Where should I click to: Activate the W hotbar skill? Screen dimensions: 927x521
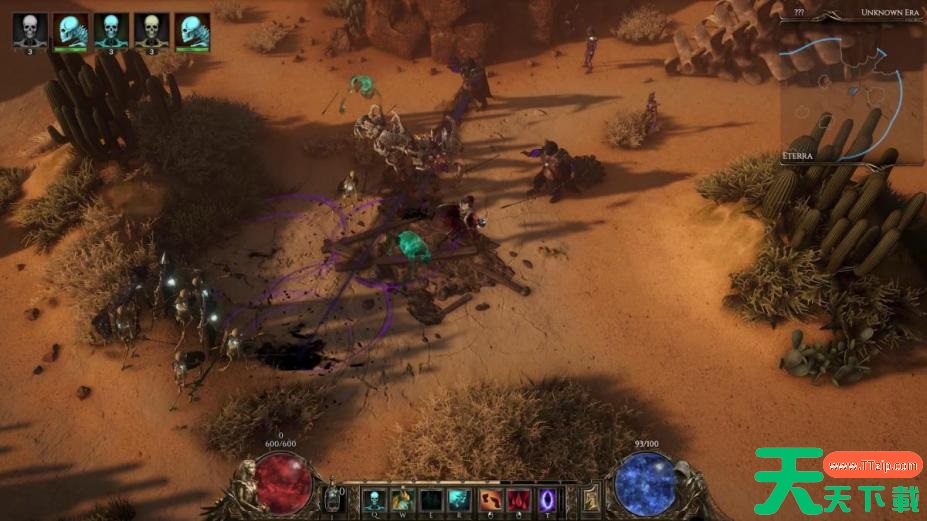pos(403,498)
